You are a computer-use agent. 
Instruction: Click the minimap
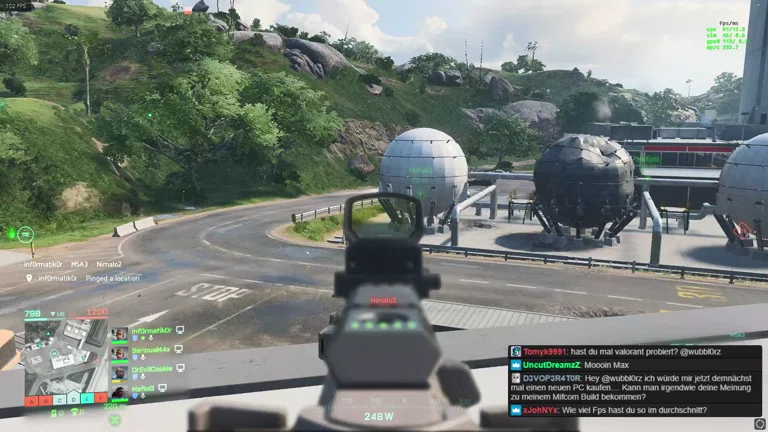point(65,353)
